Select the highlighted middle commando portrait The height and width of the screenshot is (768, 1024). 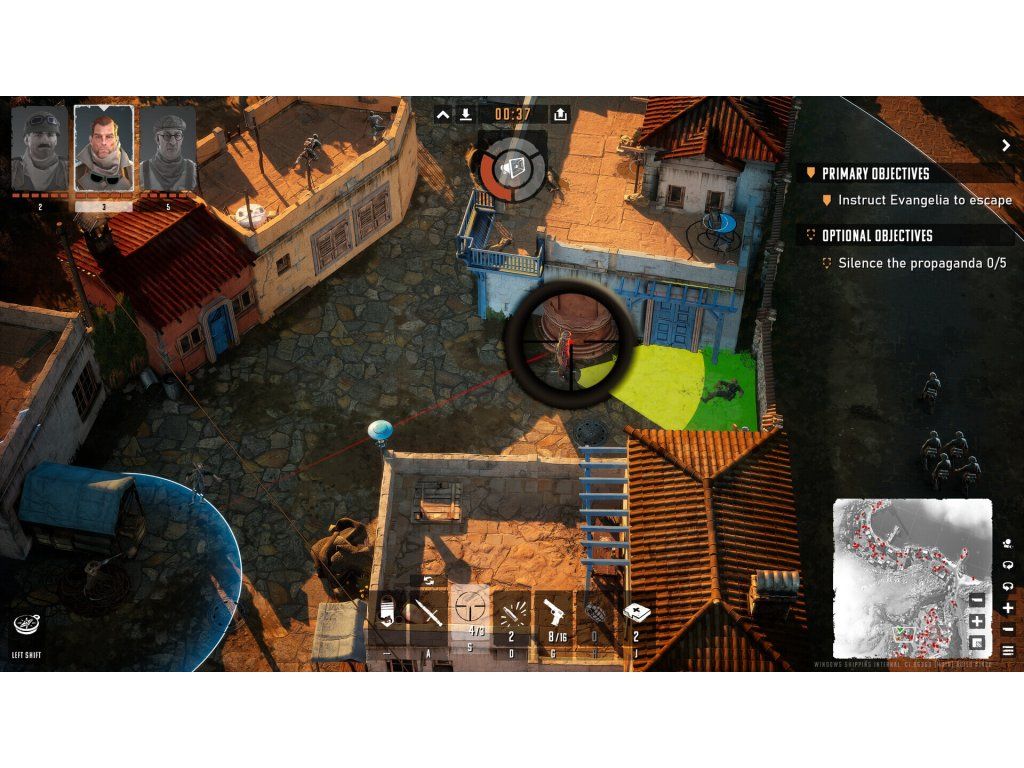point(103,149)
